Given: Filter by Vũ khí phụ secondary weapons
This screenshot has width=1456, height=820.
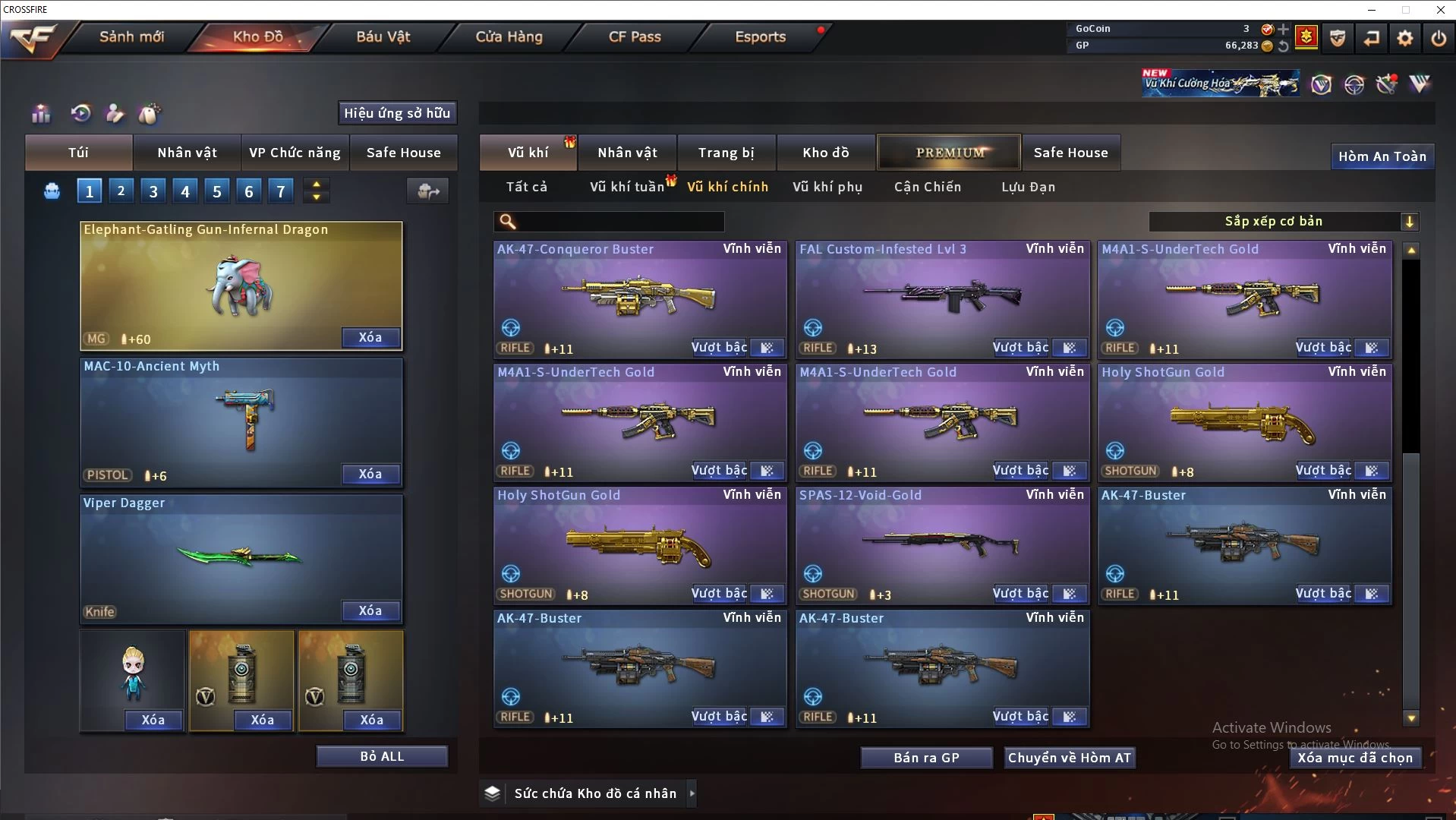Looking at the screenshot, I should coord(827,187).
